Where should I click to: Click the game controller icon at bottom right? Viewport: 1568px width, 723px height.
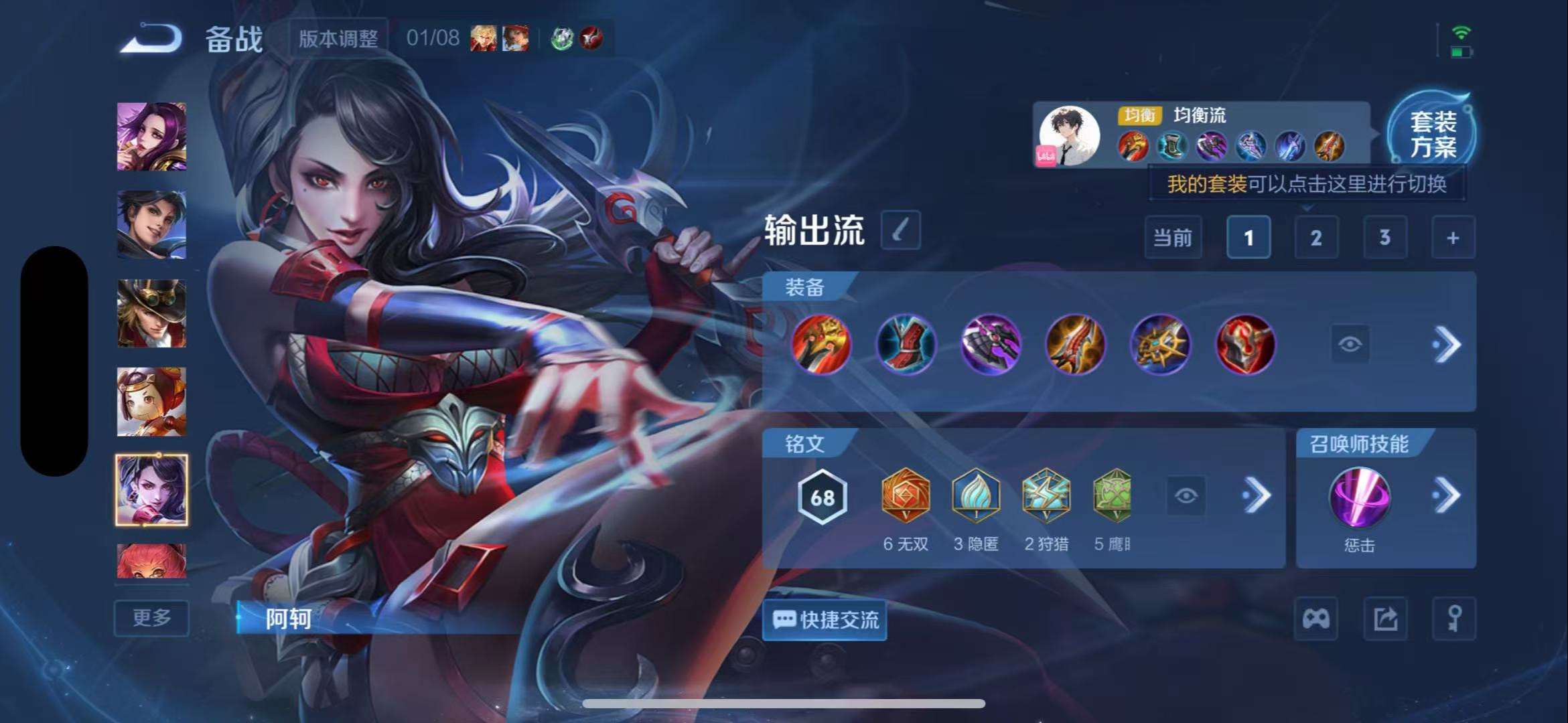(x=1315, y=619)
